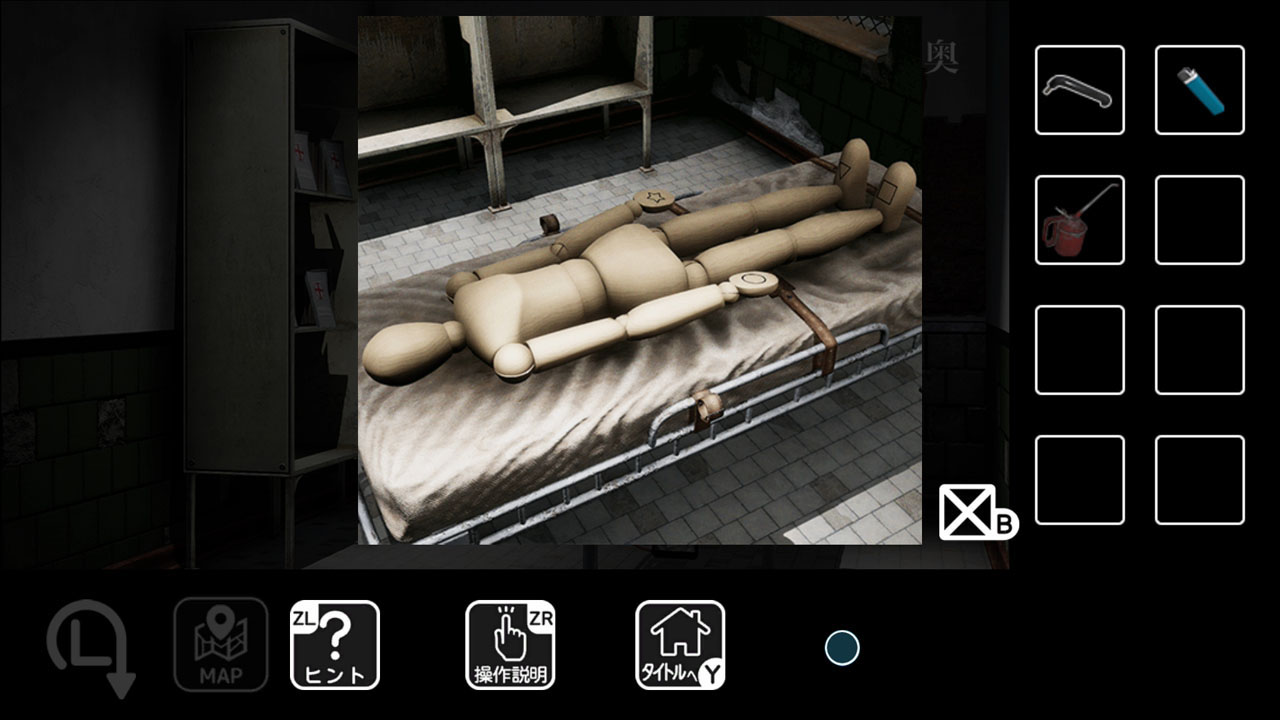
Task: Select the red oil can from inventory
Action: (x=1080, y=219)
